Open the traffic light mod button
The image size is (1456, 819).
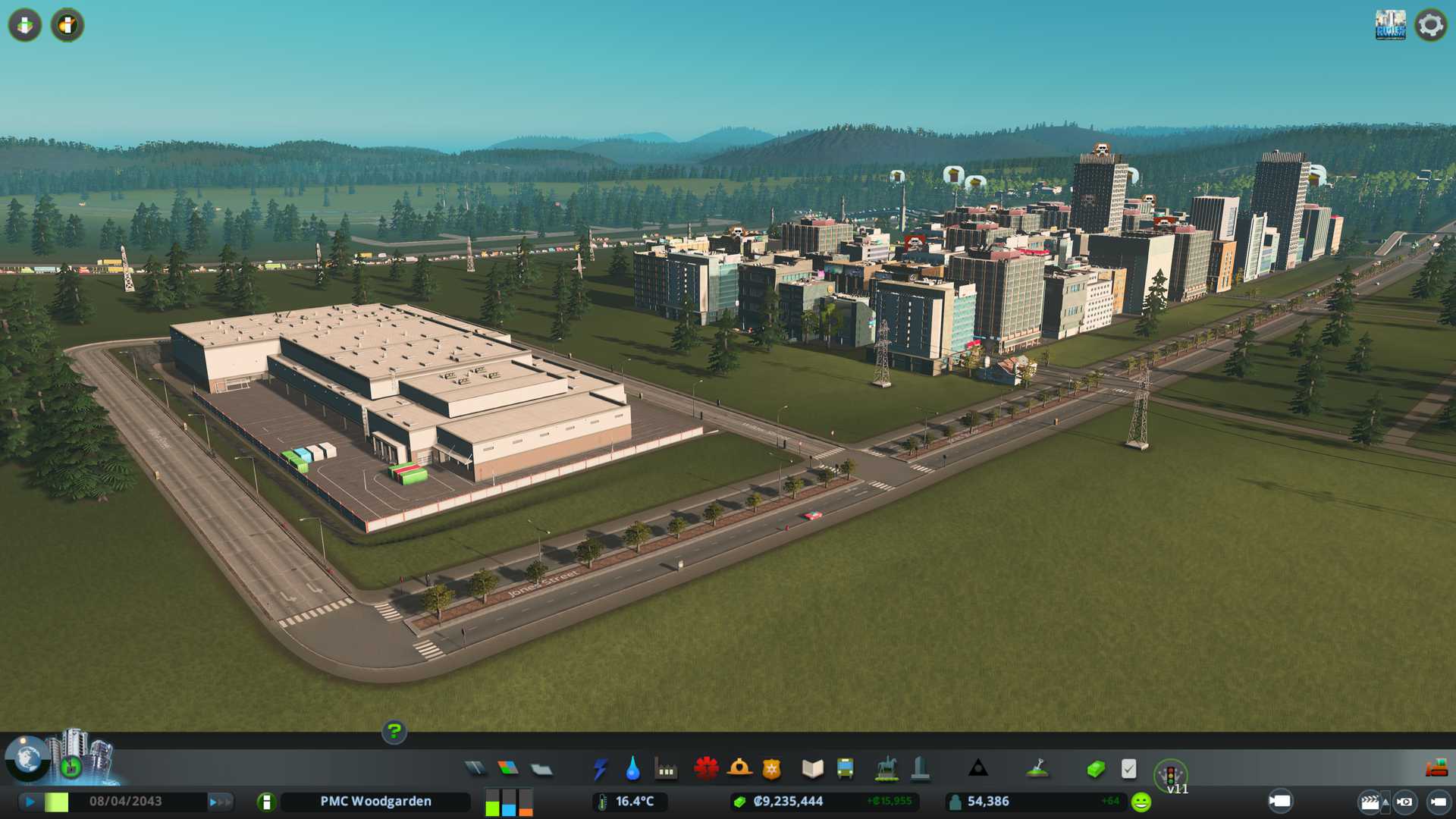(1170, 775)
